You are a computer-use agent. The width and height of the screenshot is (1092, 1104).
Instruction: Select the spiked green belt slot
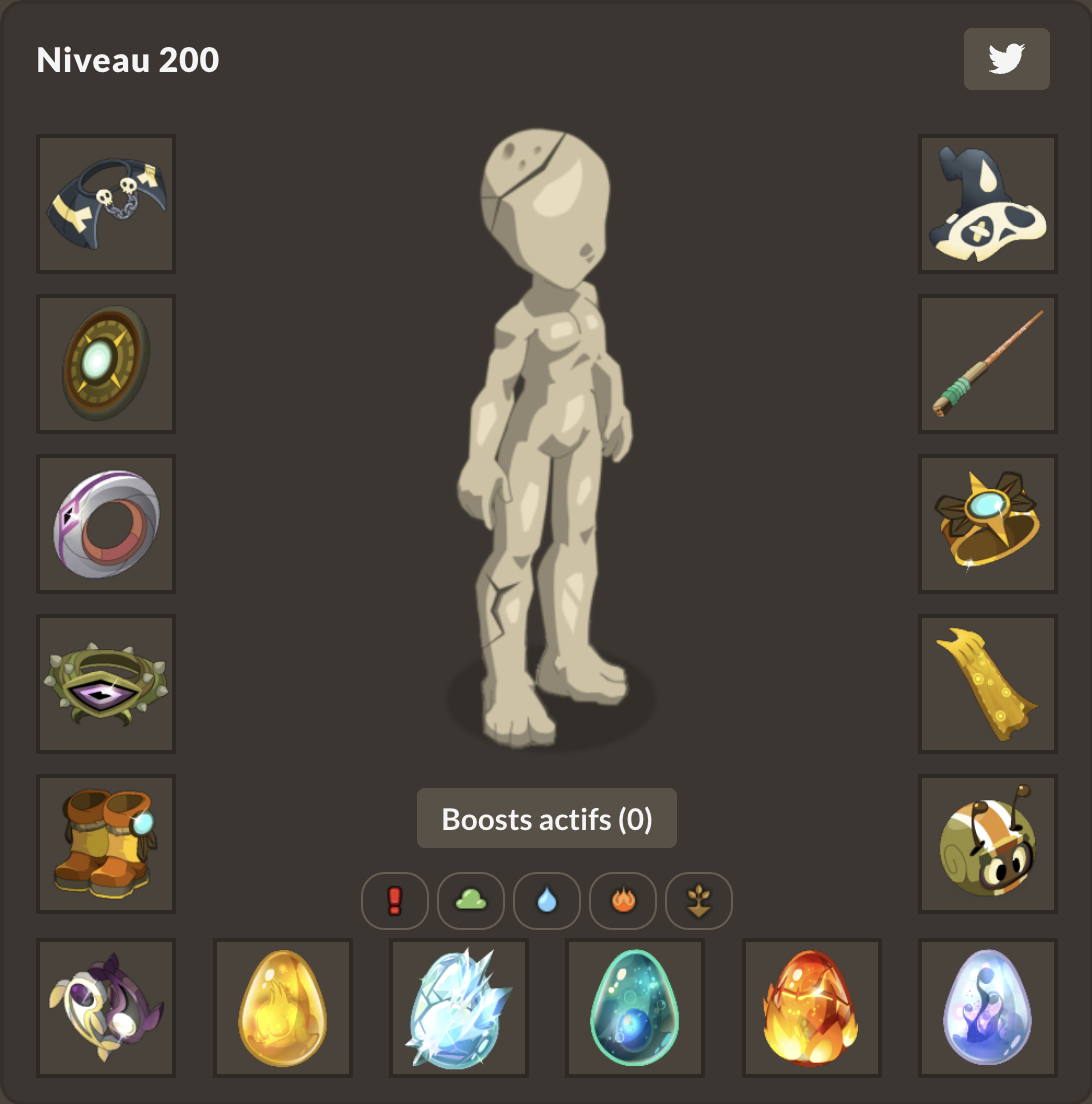pos(106,684)
